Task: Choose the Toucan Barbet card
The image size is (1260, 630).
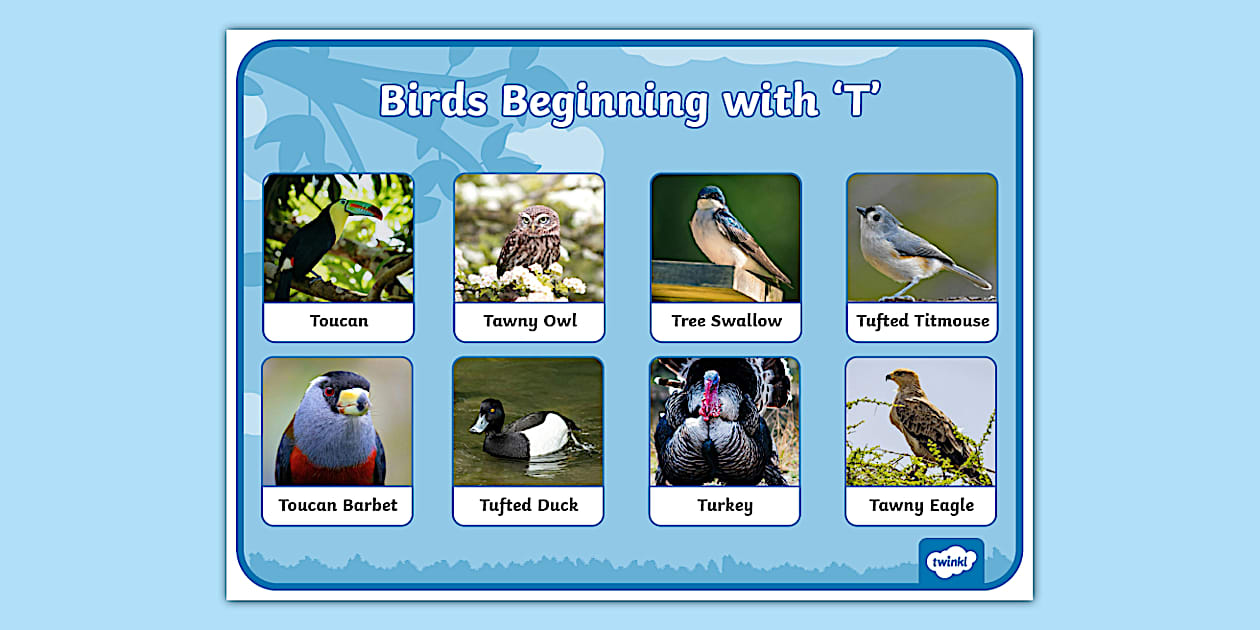Action: point(337,441)
